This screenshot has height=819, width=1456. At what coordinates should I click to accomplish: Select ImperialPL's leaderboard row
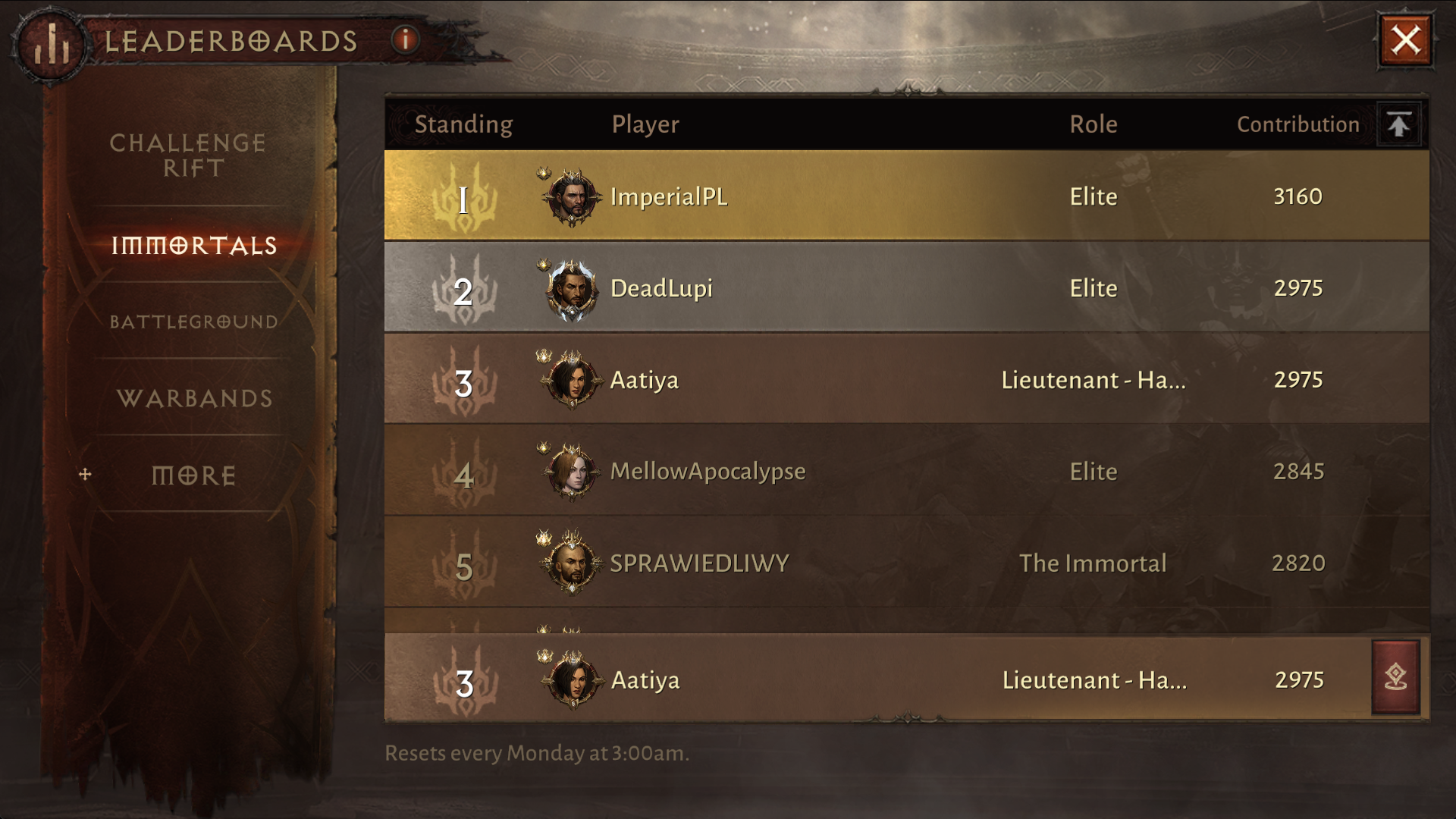coord(906,196)
